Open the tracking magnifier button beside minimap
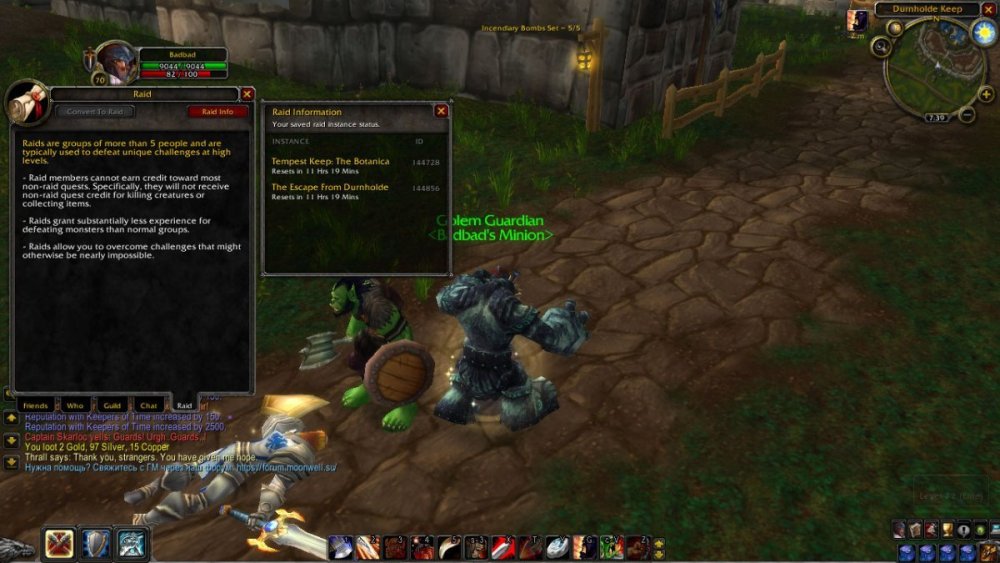This screenshot has width=1000, height=563. (x=881, y=46)
